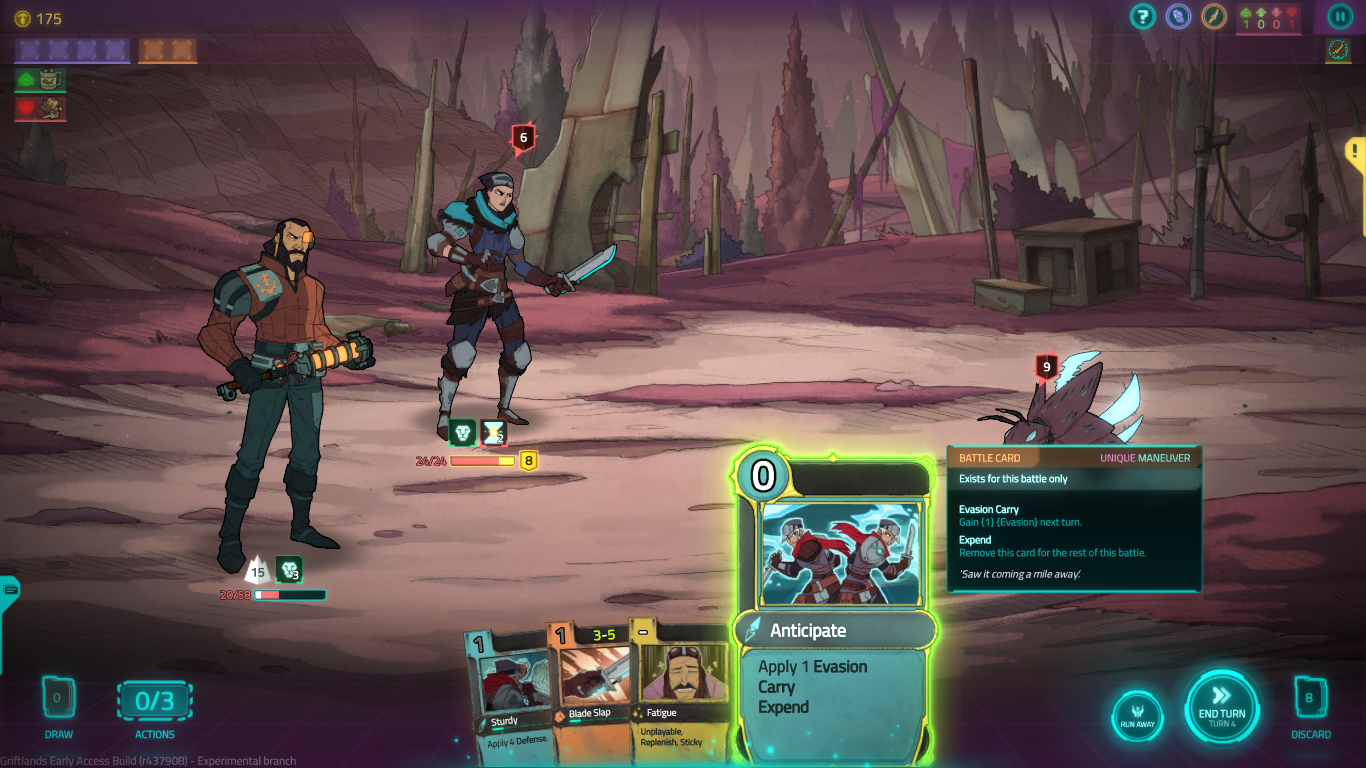Open the relationship counters panel

click(x=1269, y=18)
